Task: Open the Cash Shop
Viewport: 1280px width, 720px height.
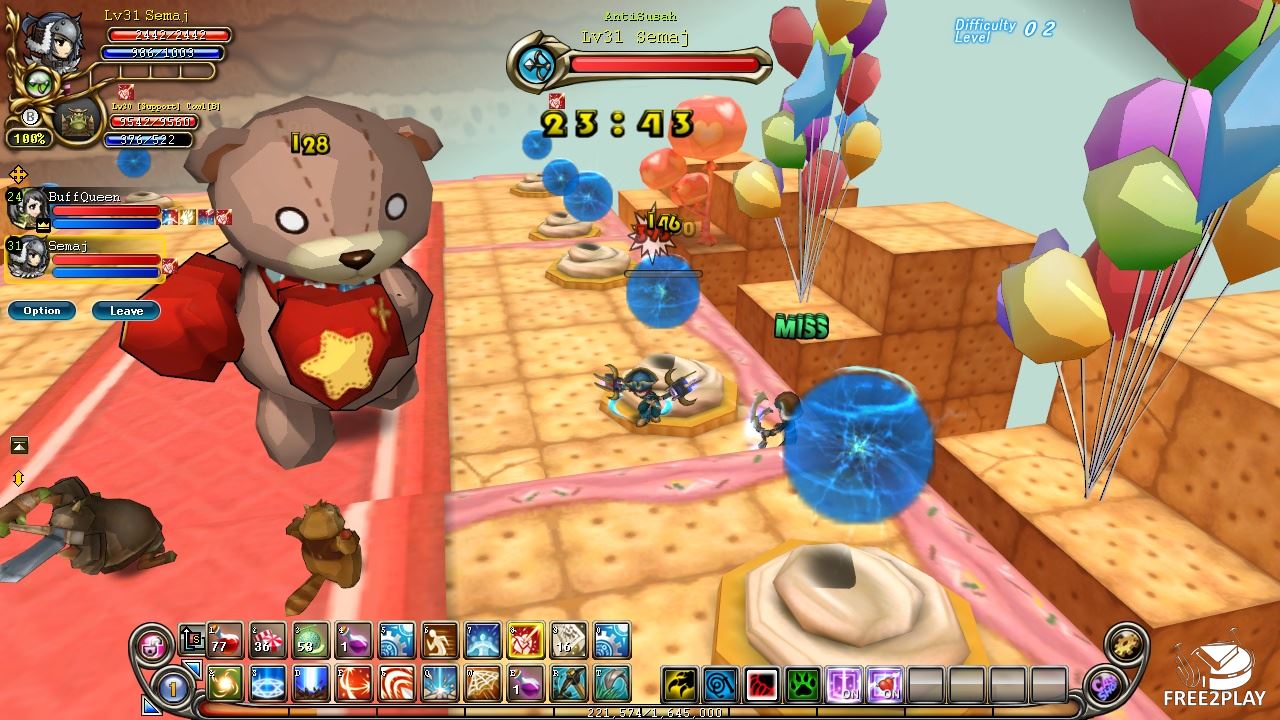Action: [x=1107, y=686]
